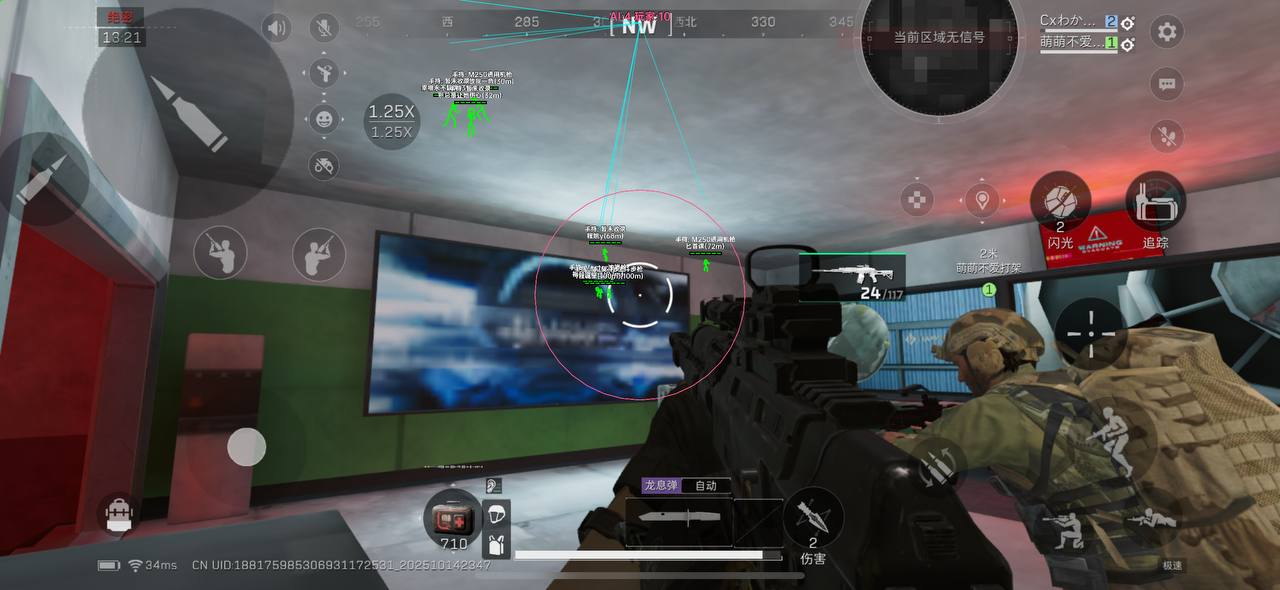This screenshot has width=1280, height=590.
Task: Open the backpack inventory
Action: pos(119,513)
